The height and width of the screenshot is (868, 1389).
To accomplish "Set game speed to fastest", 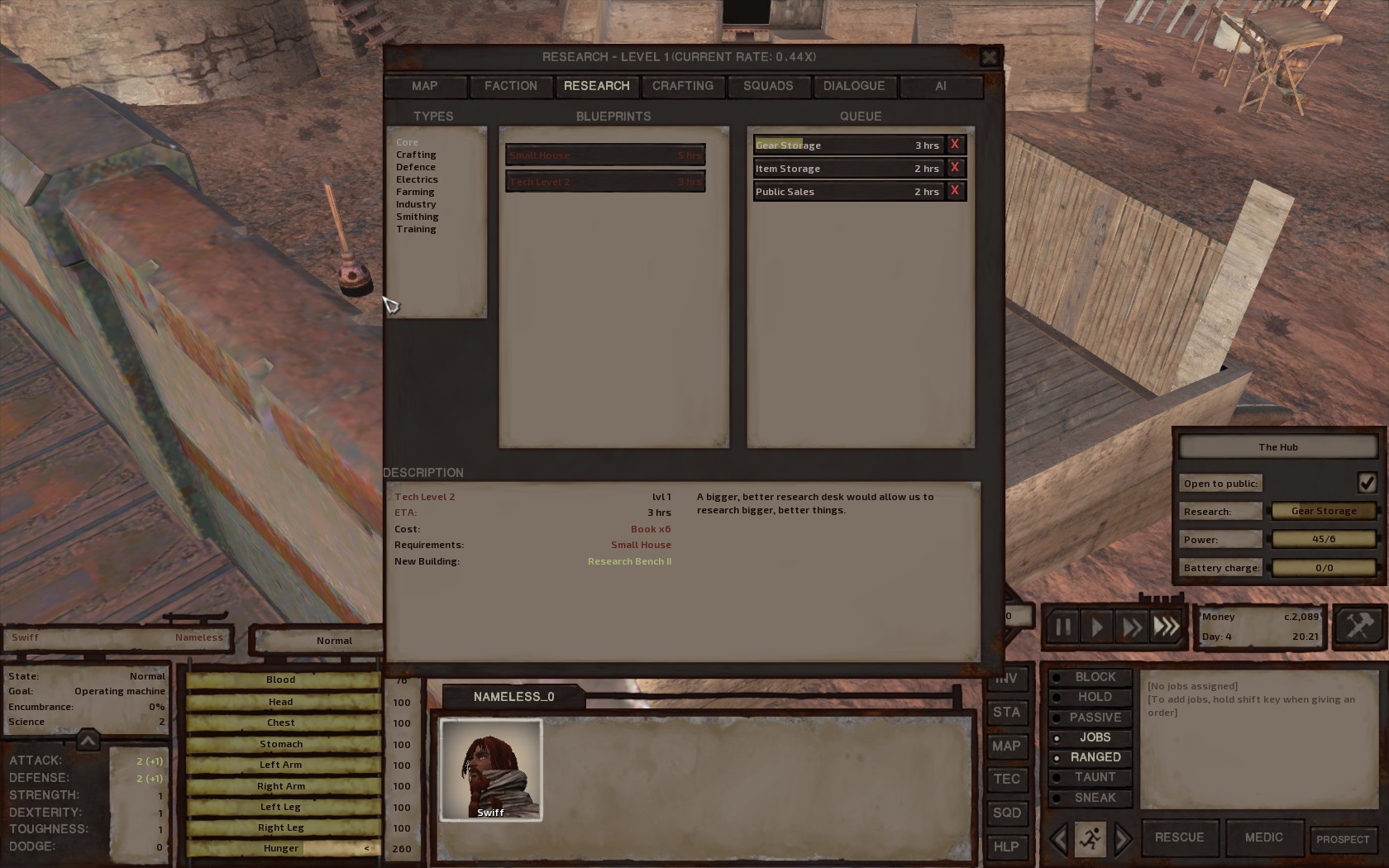I will coord(1167,627).
